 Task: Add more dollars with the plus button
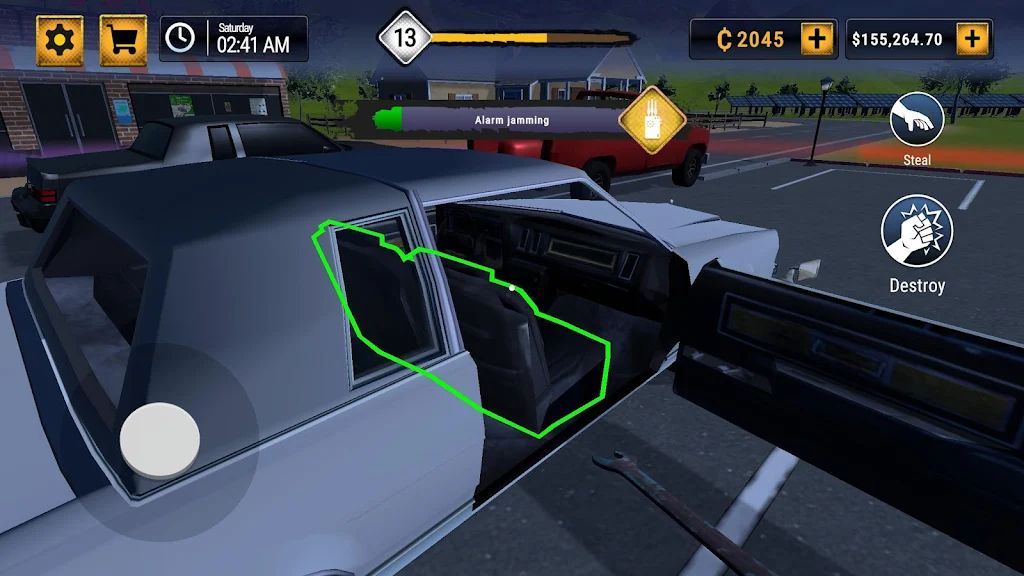pos(972,39)
